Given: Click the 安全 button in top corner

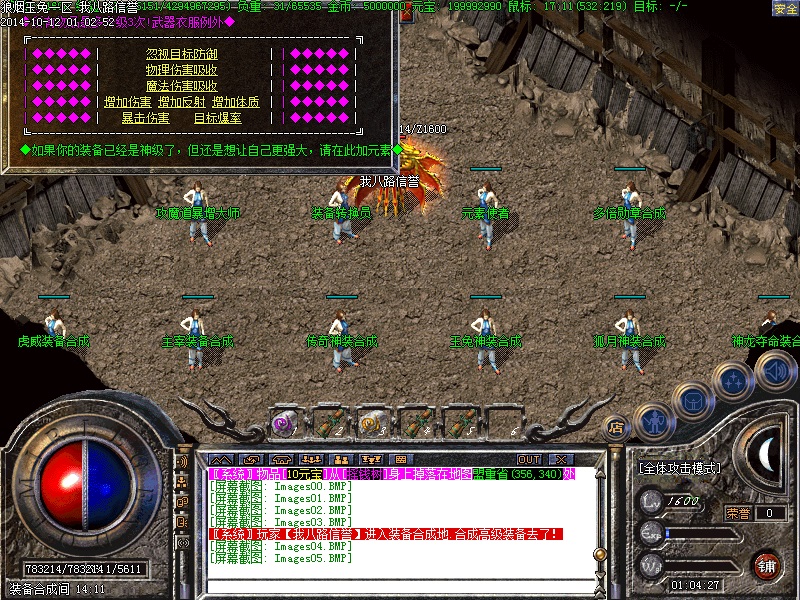Looking at the screenshot, I should tap(785, 8).
